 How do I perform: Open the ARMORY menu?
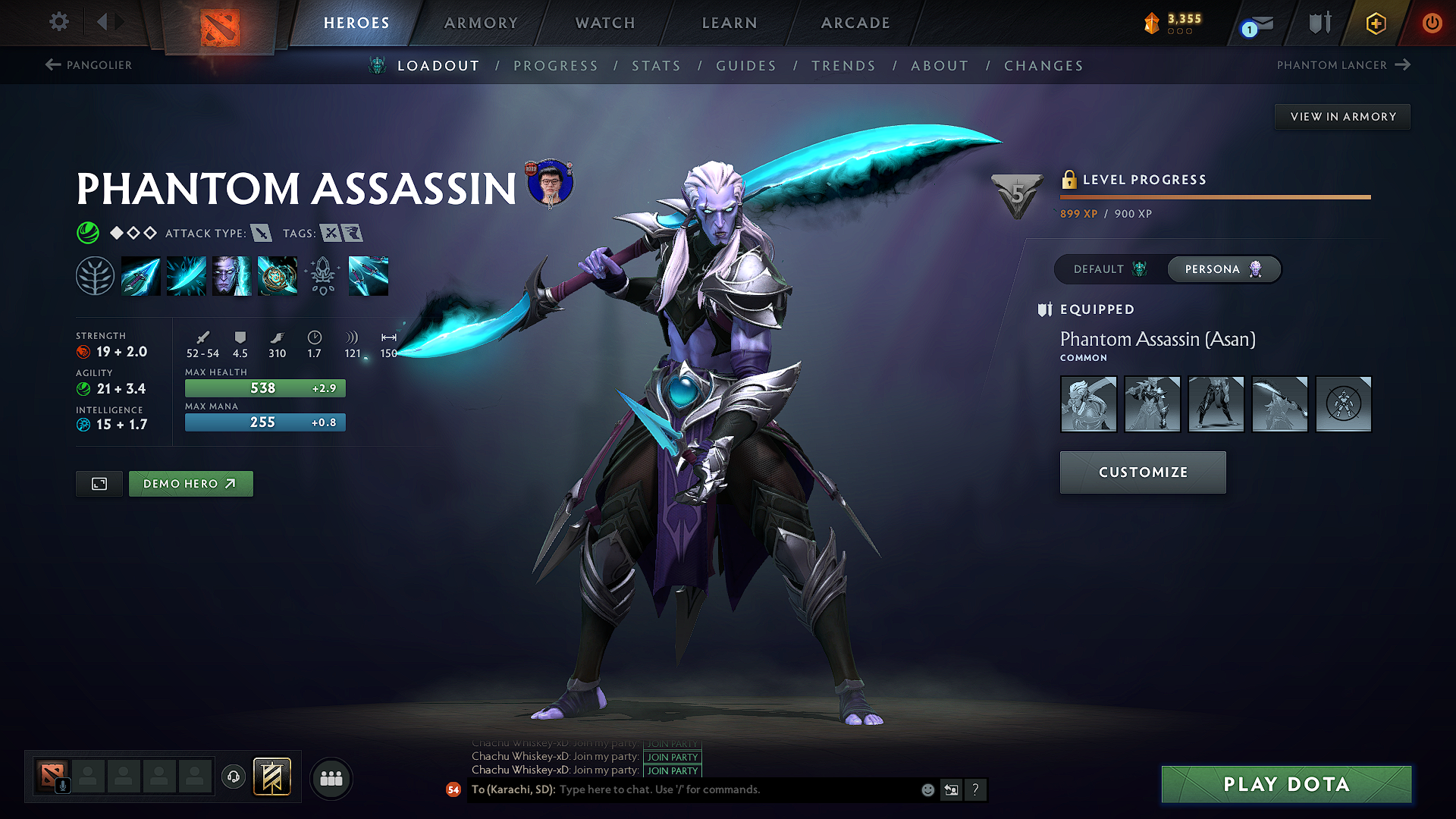click(x=481, y=23)
